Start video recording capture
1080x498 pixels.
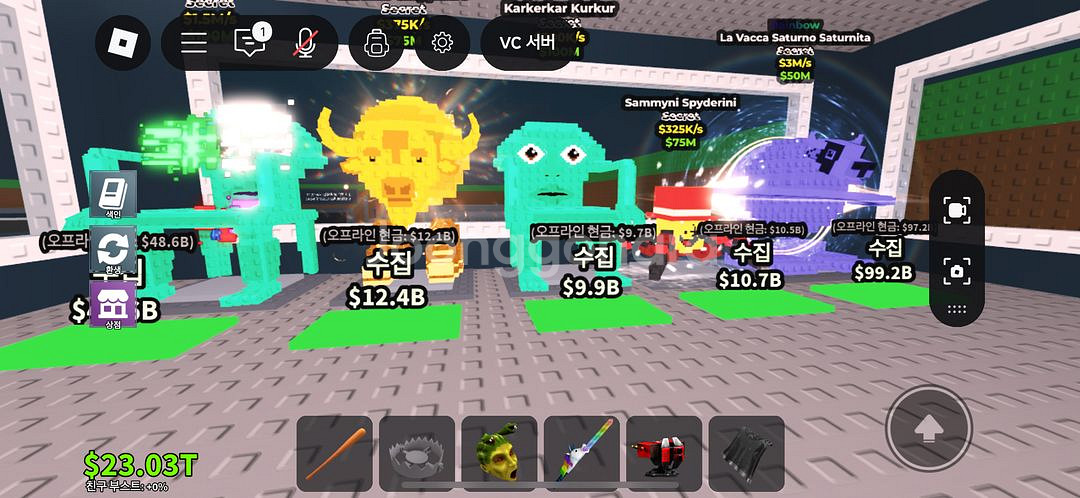click(956, 211)
